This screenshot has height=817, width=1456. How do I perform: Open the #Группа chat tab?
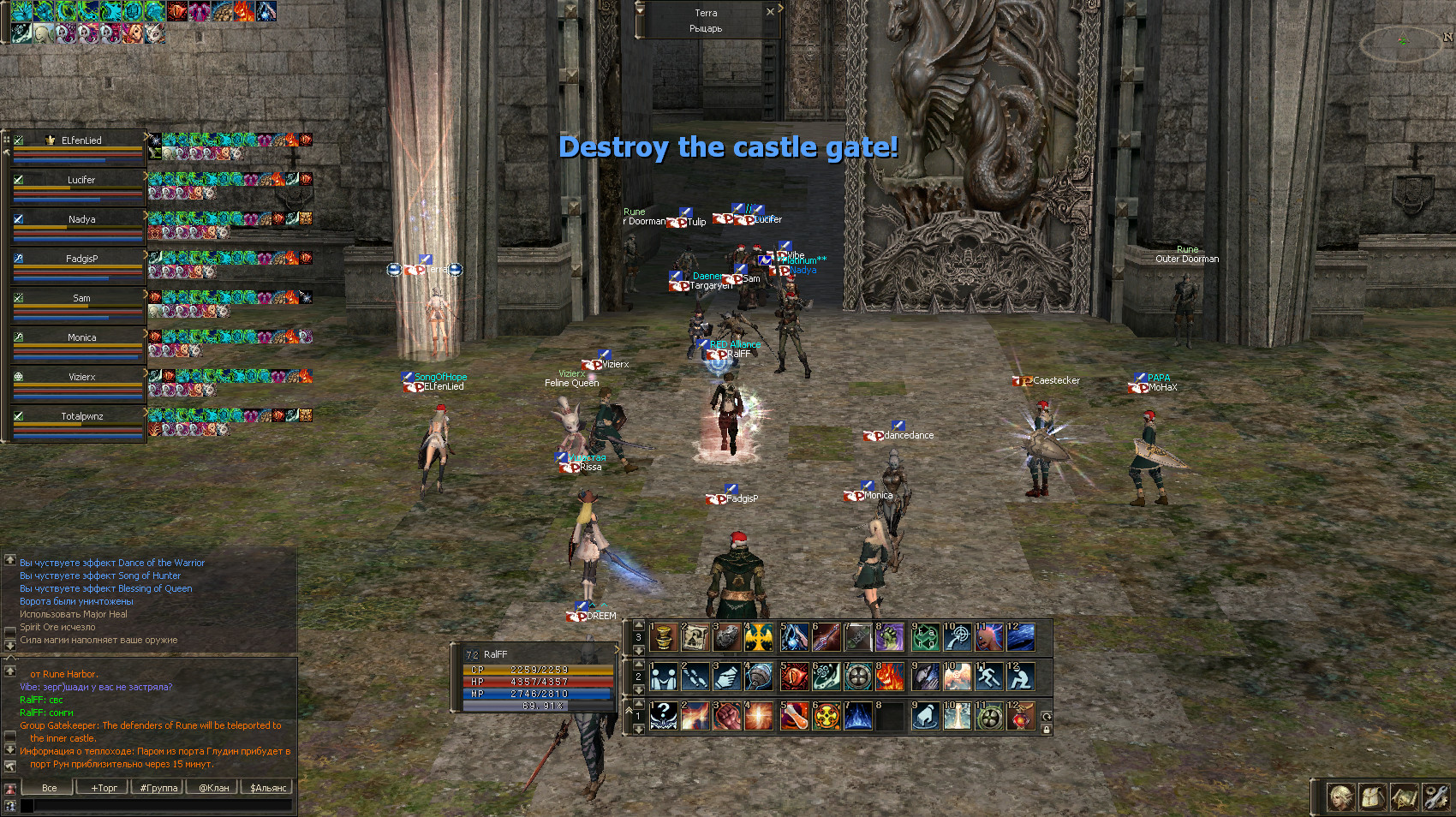pyautogui.click(x=158, y=788)
